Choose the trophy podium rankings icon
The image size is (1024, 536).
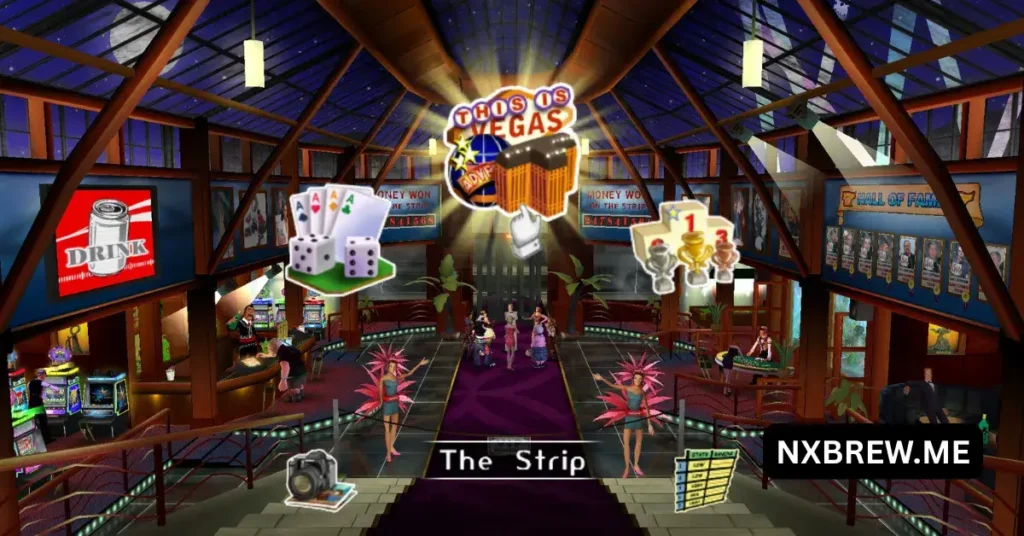[x=684, y=240]
